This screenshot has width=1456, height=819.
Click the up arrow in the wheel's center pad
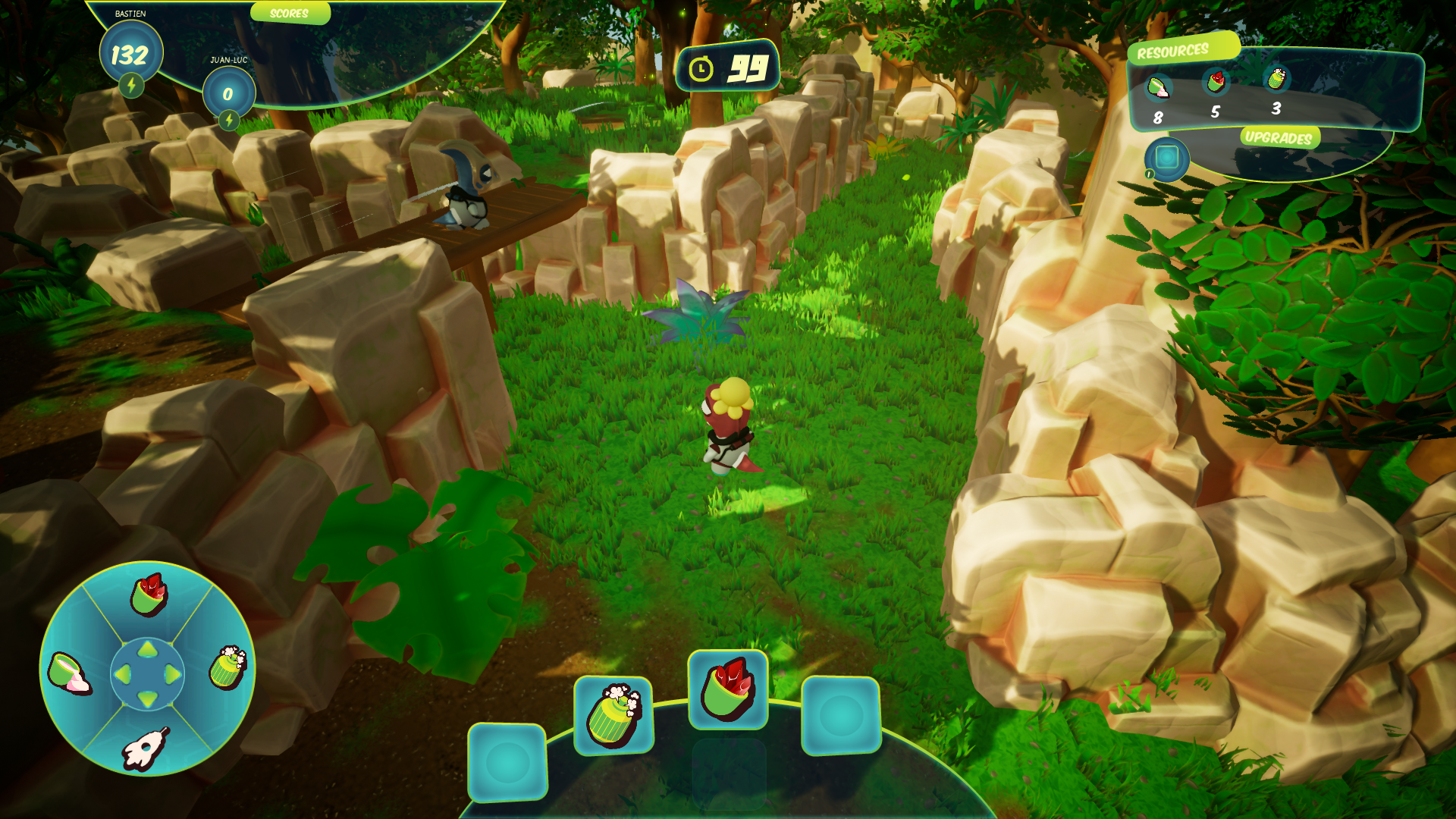pos(148,650)
